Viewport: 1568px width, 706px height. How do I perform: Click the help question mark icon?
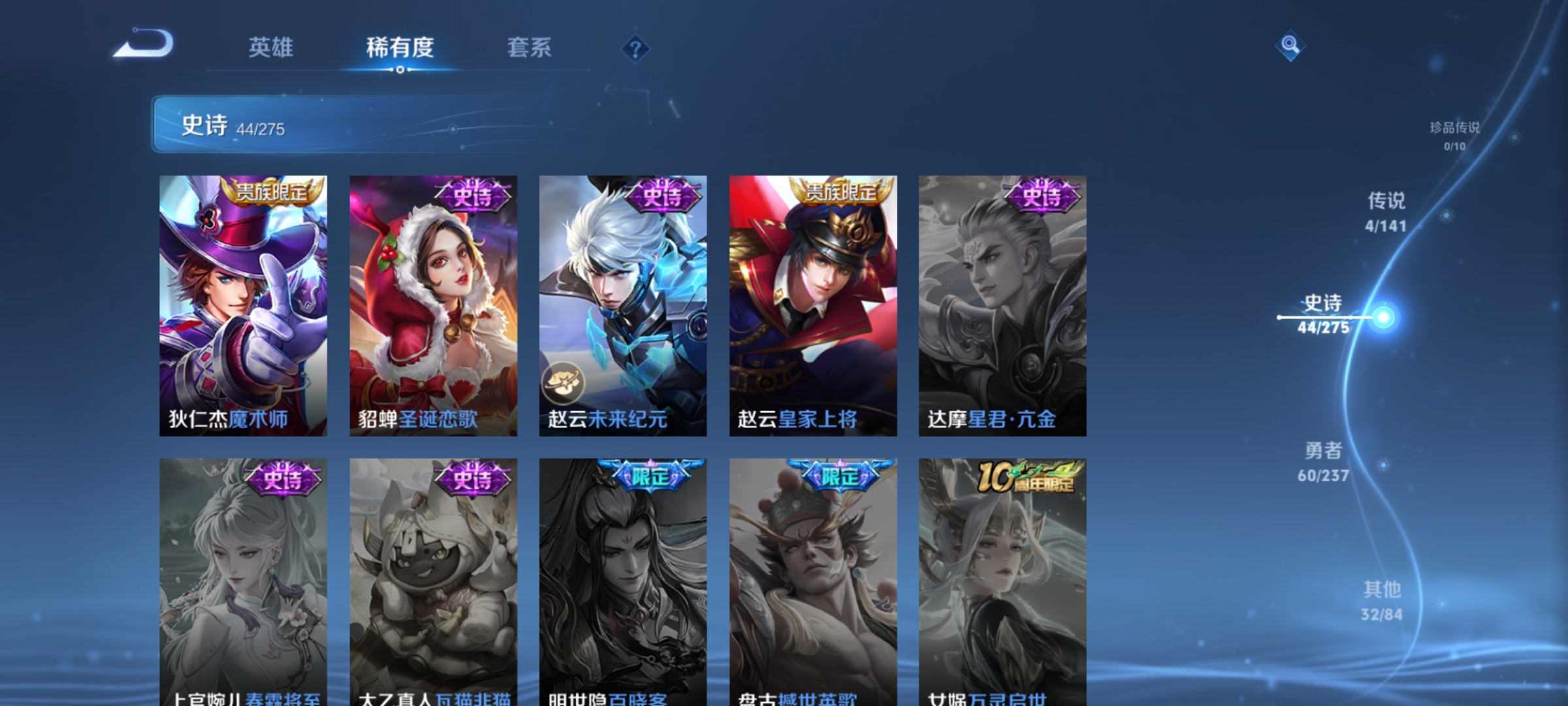[635, 48]
